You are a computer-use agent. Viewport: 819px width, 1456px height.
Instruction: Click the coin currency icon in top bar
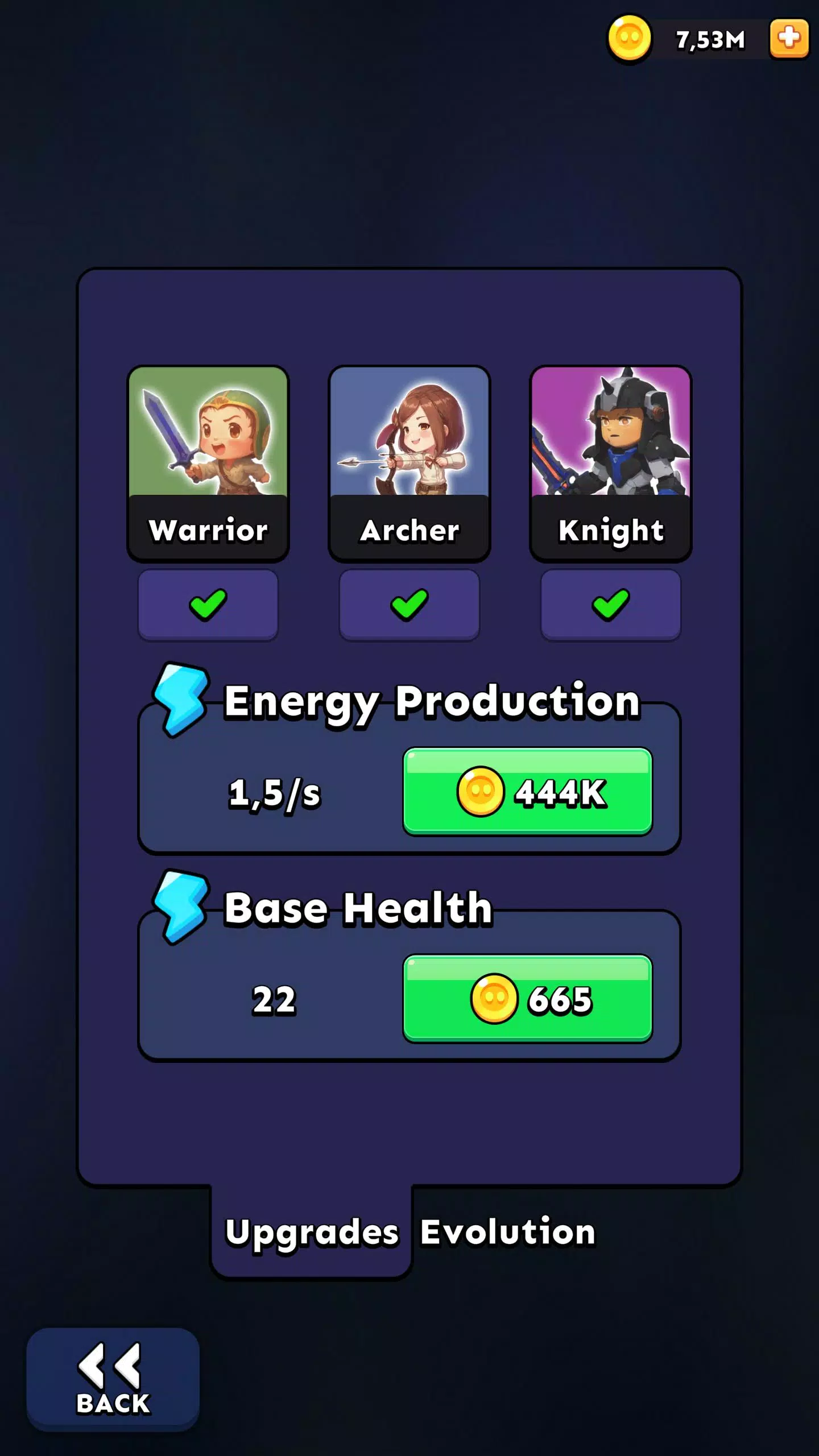click(629, 39)
